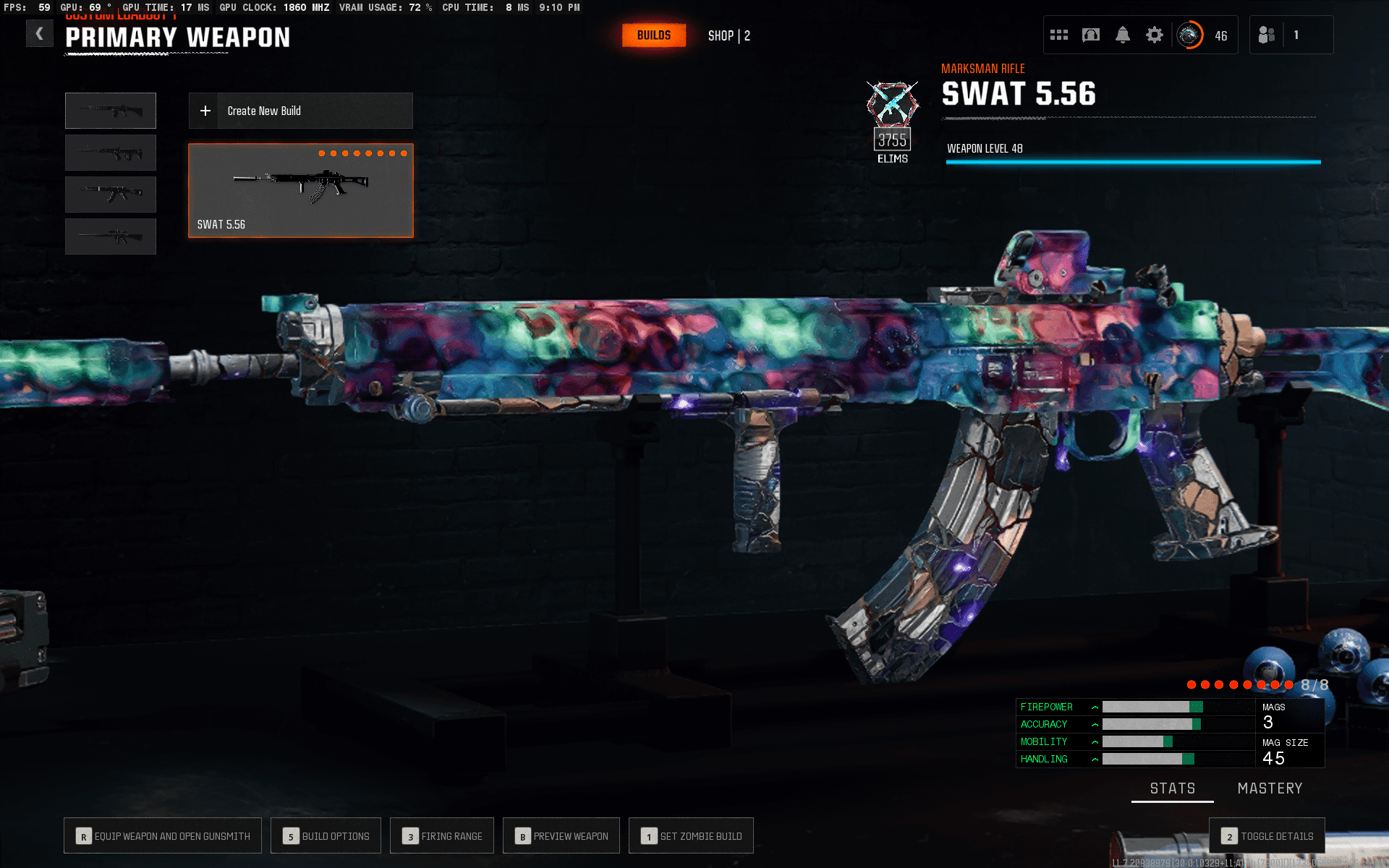Viewport: 1389px width, 868px height.
Task: Show the Stats tab
Action: pos(1172,788)
